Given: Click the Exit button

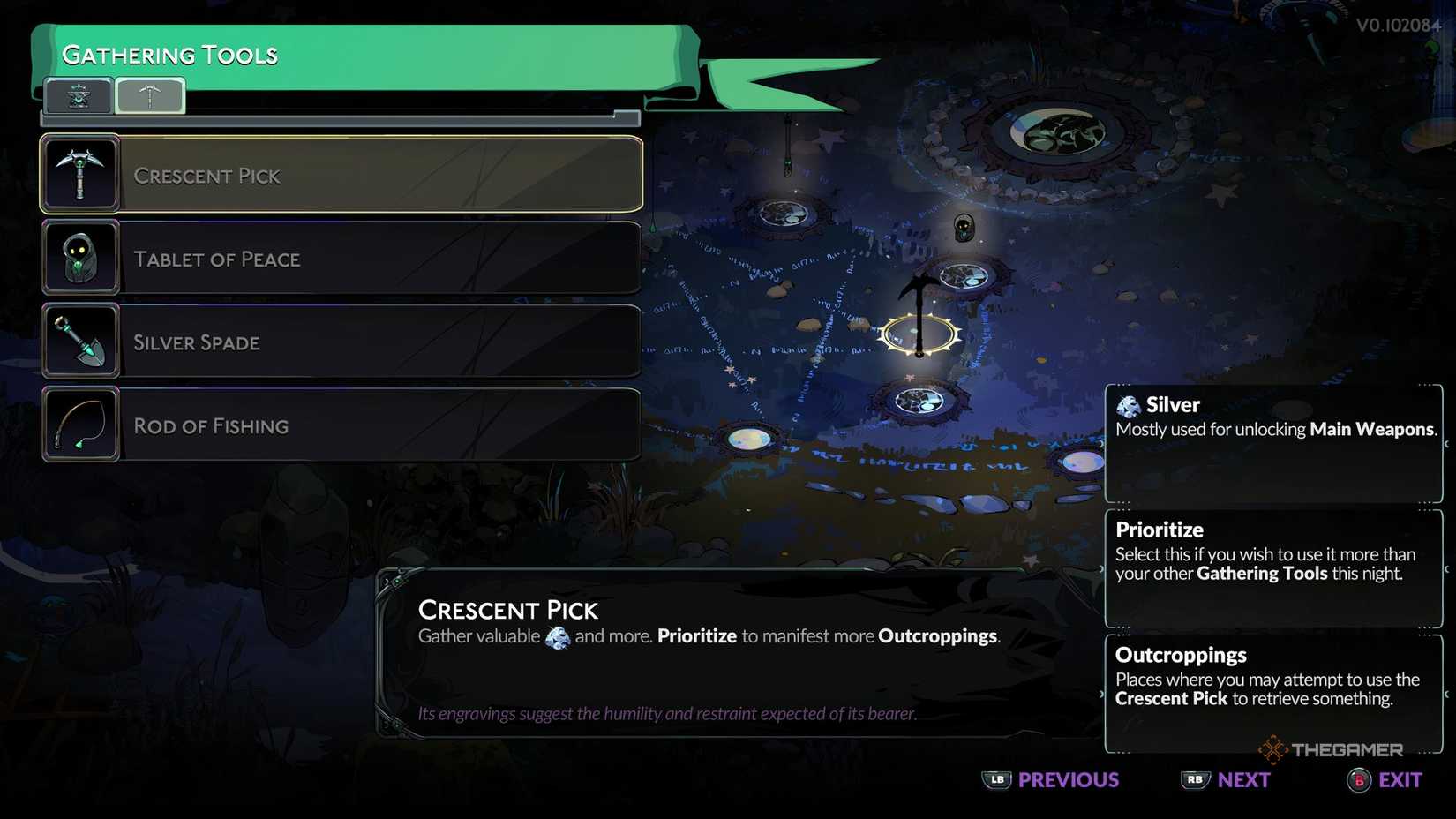Looking at the screenshot, I should pos(1384,780).
